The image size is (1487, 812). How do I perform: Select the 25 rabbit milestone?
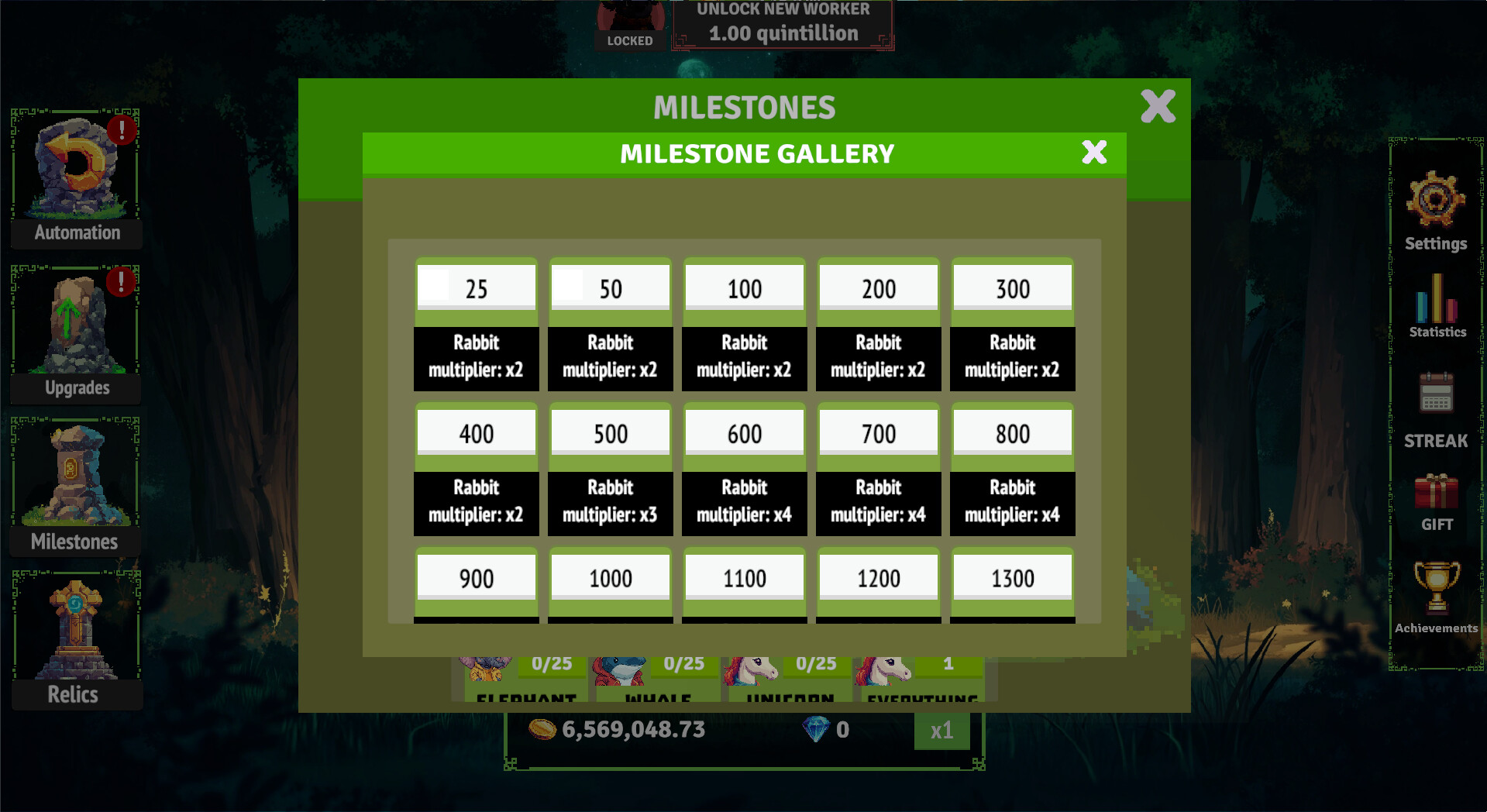click(x=475, y=324)
